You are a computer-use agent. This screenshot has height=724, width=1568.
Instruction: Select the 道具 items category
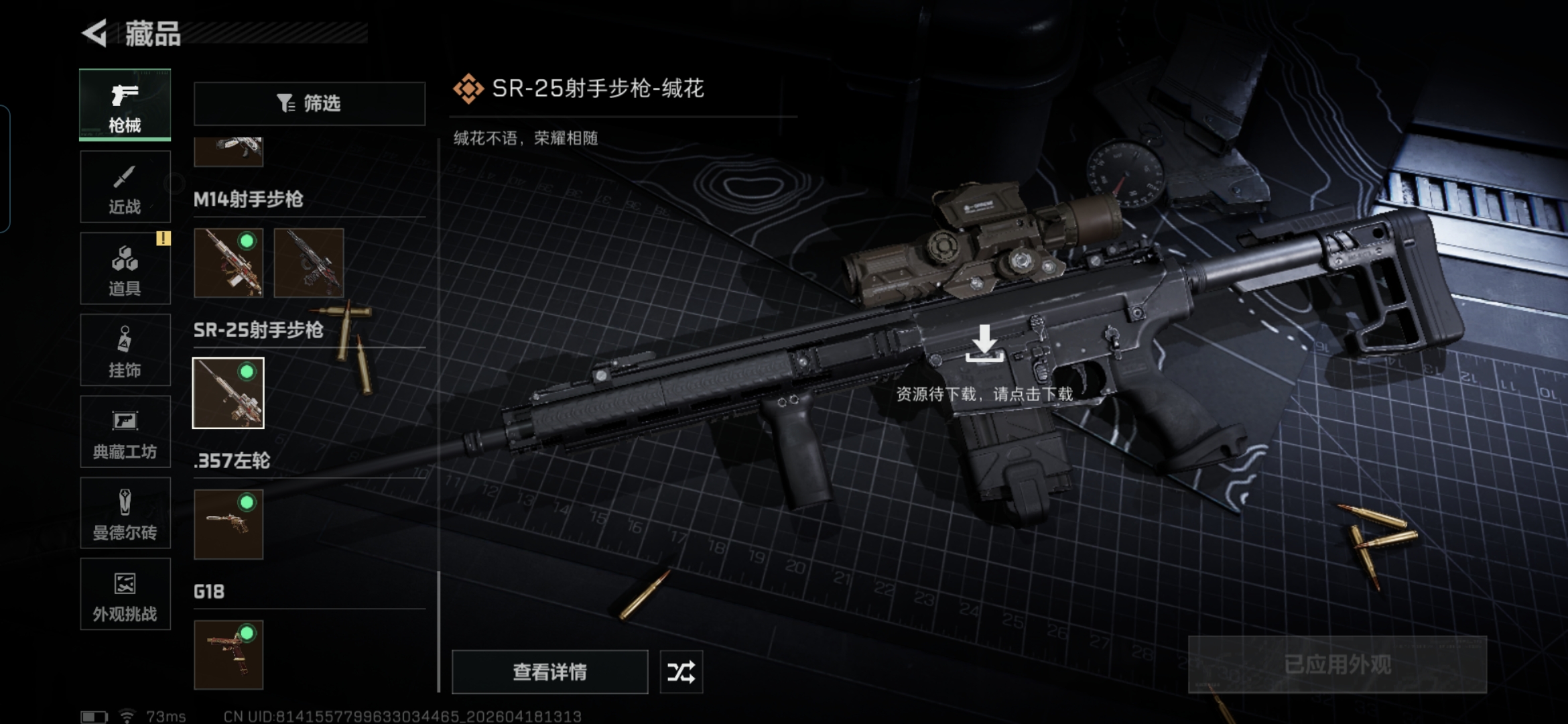[125, 269]
